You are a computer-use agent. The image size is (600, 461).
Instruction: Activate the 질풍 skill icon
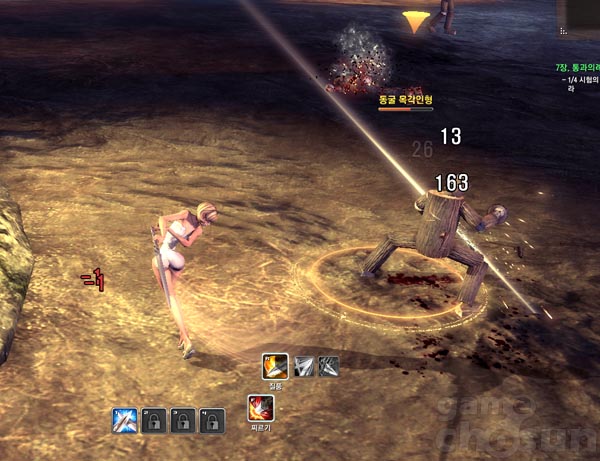coord(275,366)
